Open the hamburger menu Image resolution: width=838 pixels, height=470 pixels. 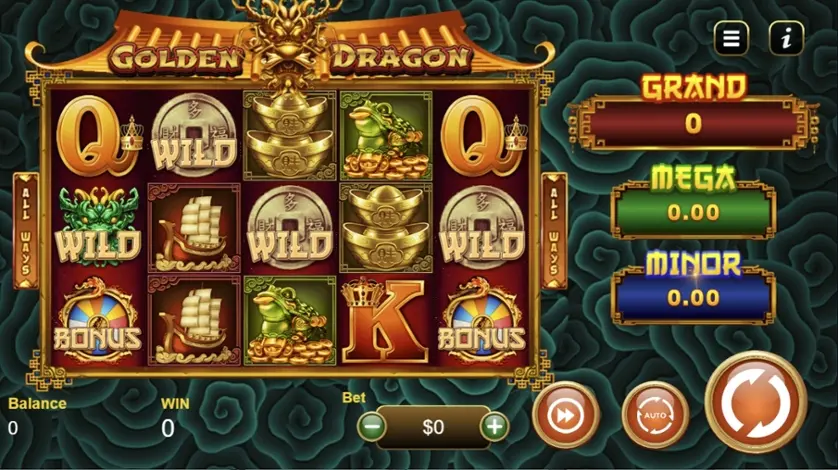pos(731,38)
